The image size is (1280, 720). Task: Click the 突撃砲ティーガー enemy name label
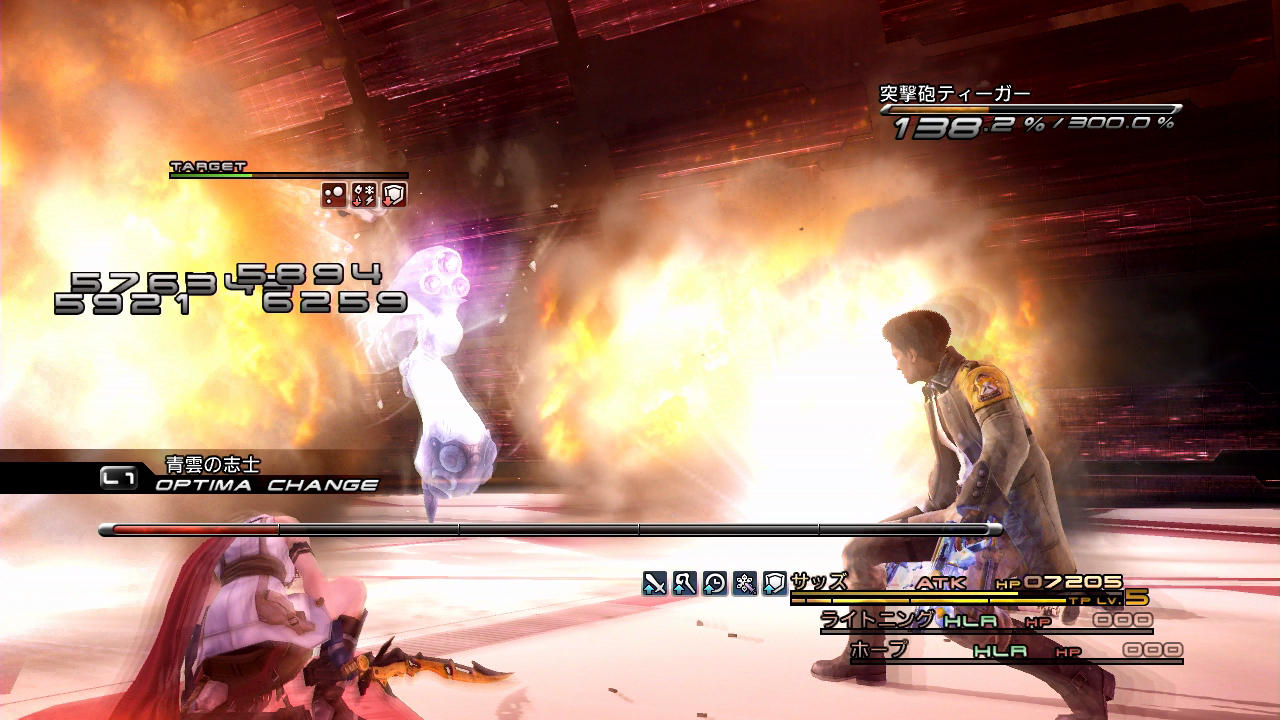(954, 95)
